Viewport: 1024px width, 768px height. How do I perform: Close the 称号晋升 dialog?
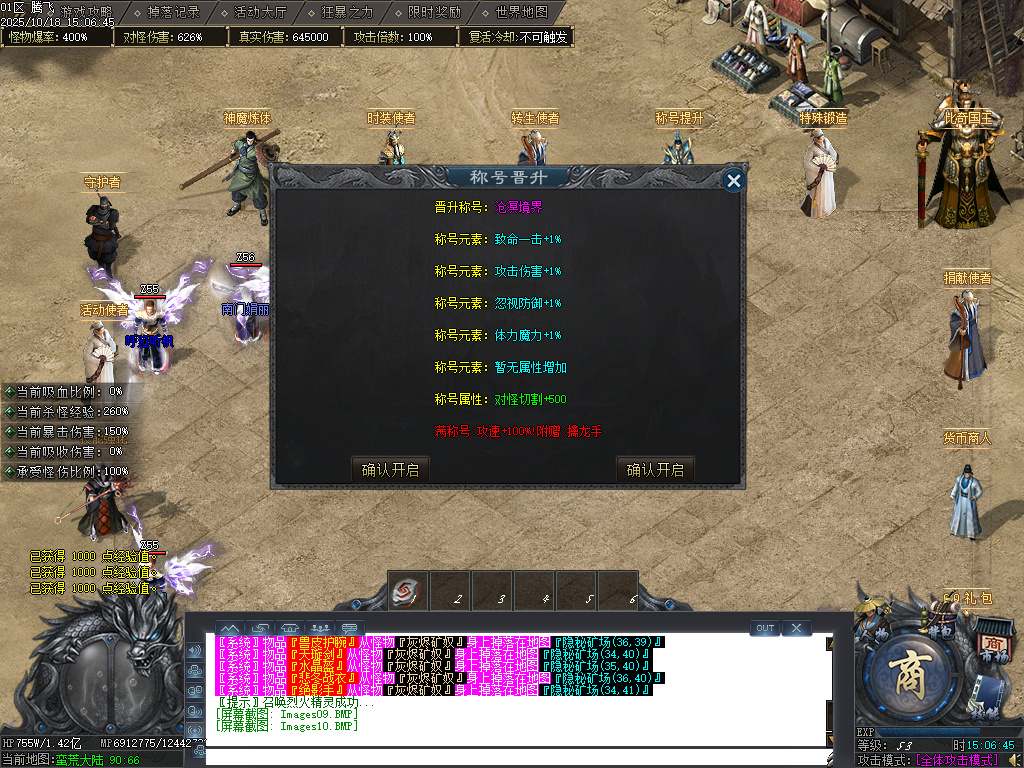point(734,181)
